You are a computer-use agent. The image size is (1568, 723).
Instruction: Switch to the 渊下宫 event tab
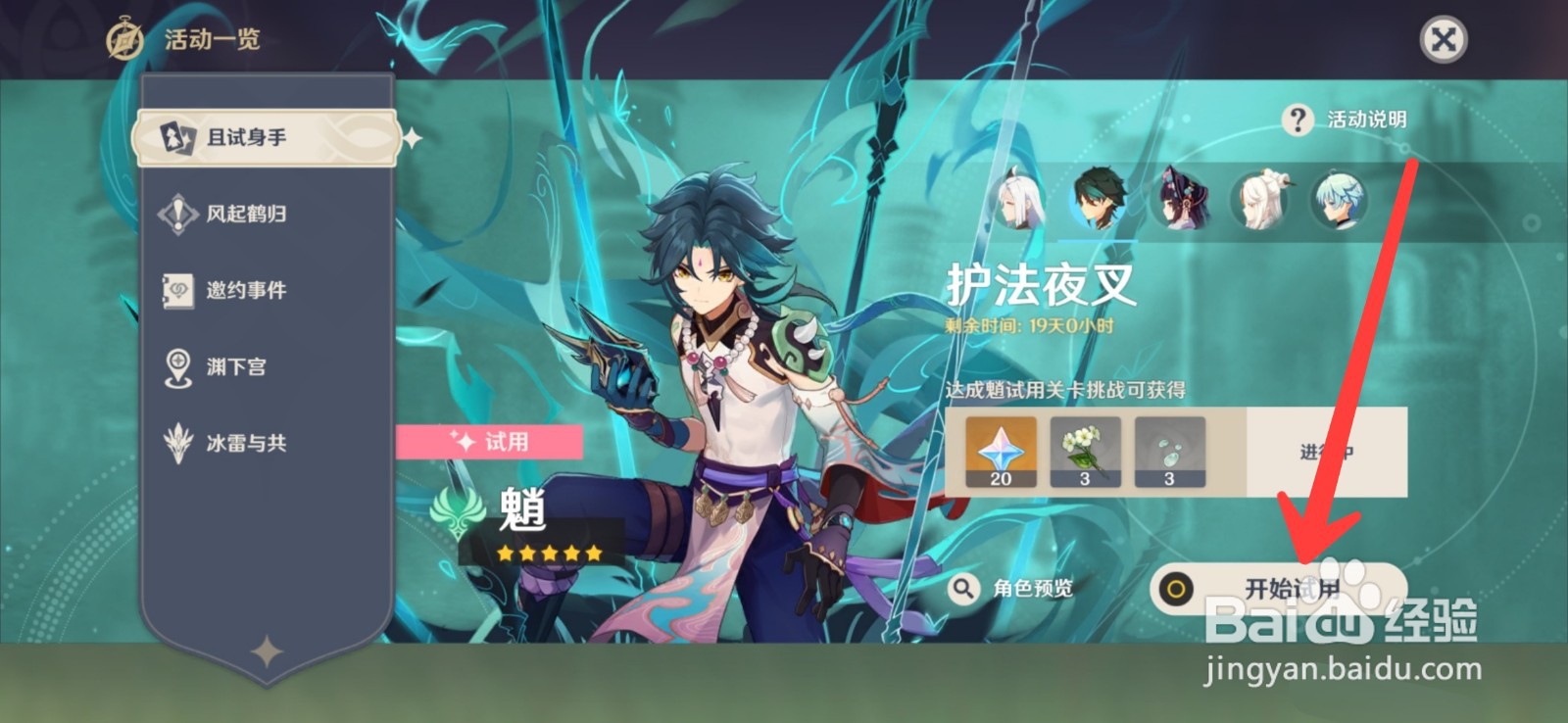[235, 367]
